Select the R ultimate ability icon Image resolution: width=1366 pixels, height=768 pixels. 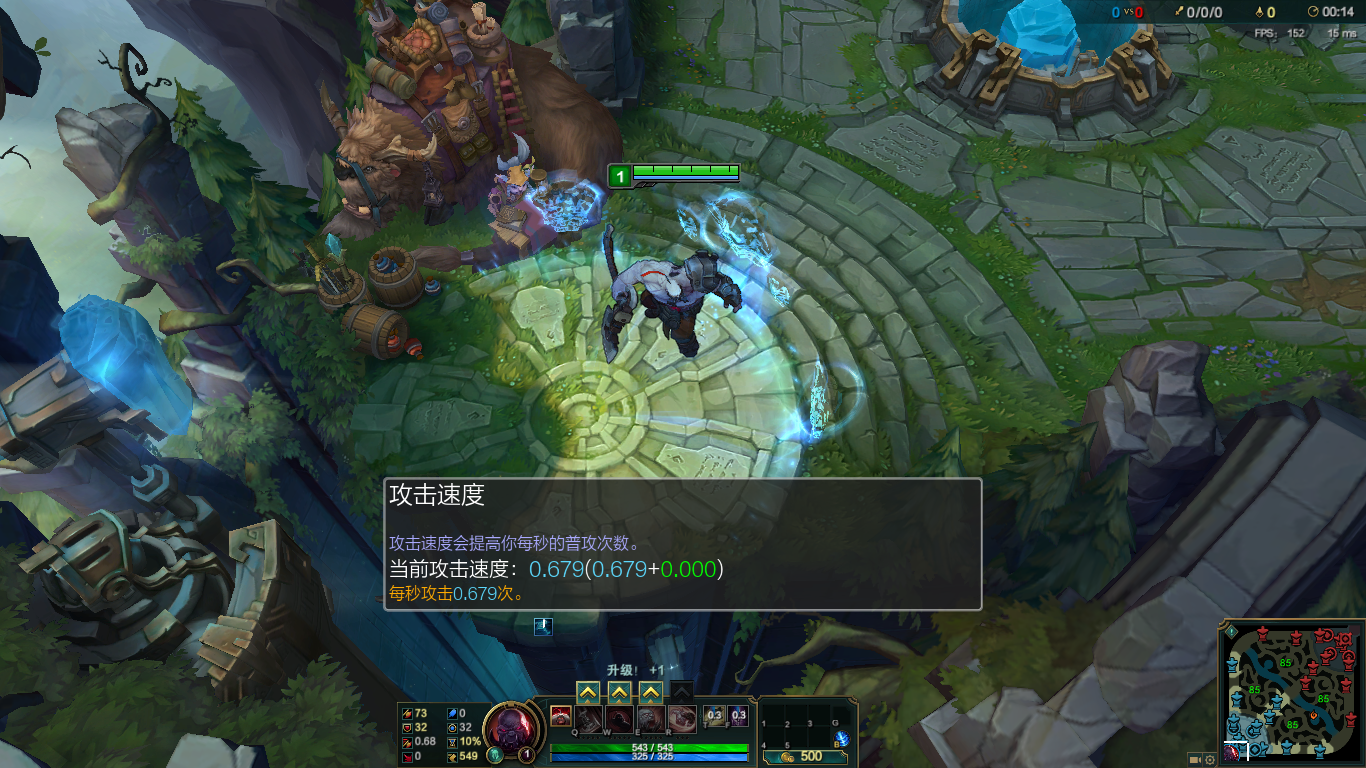685,718
